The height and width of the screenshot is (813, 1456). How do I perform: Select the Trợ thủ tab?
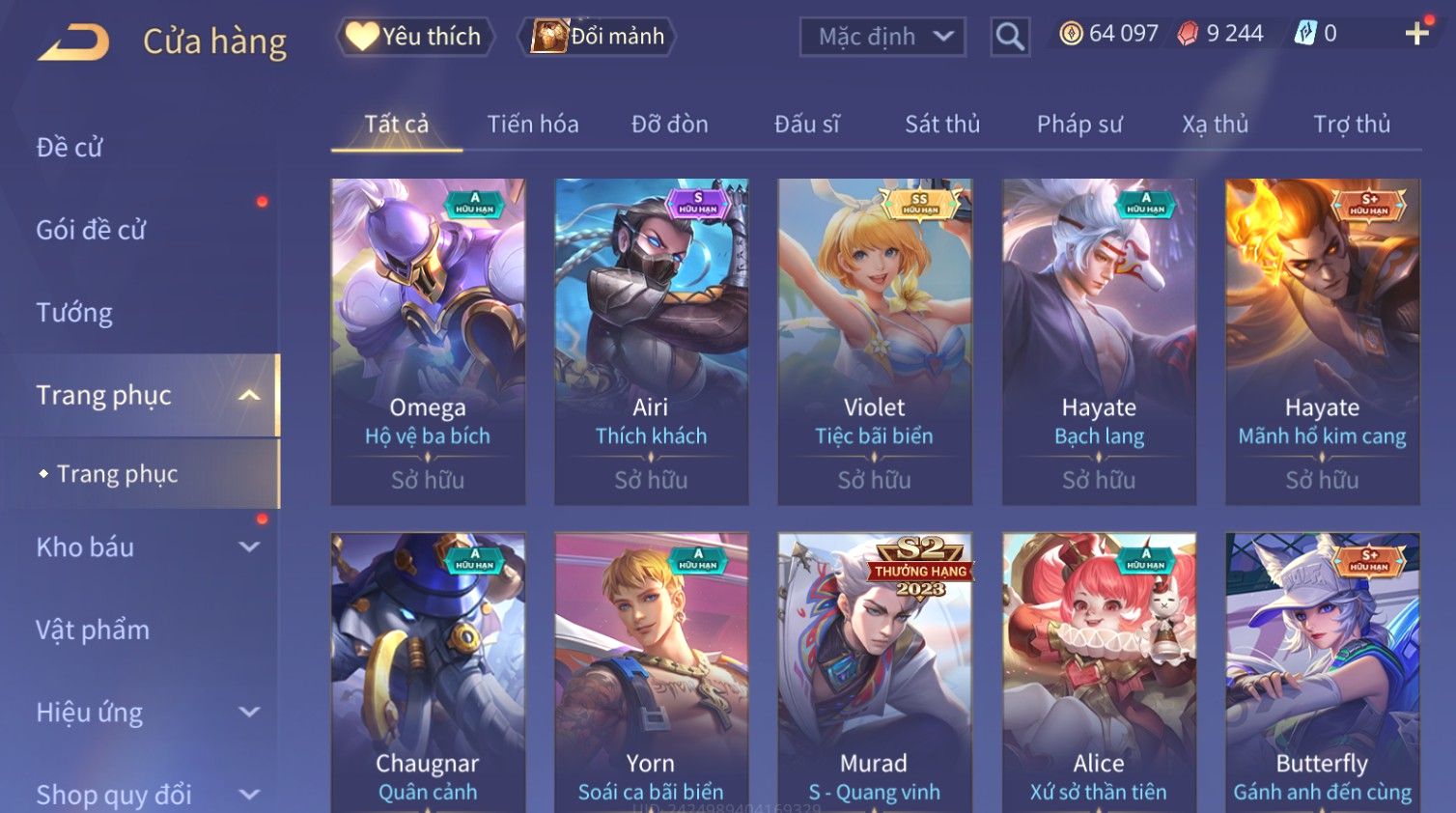click(x=1352, y=125)
